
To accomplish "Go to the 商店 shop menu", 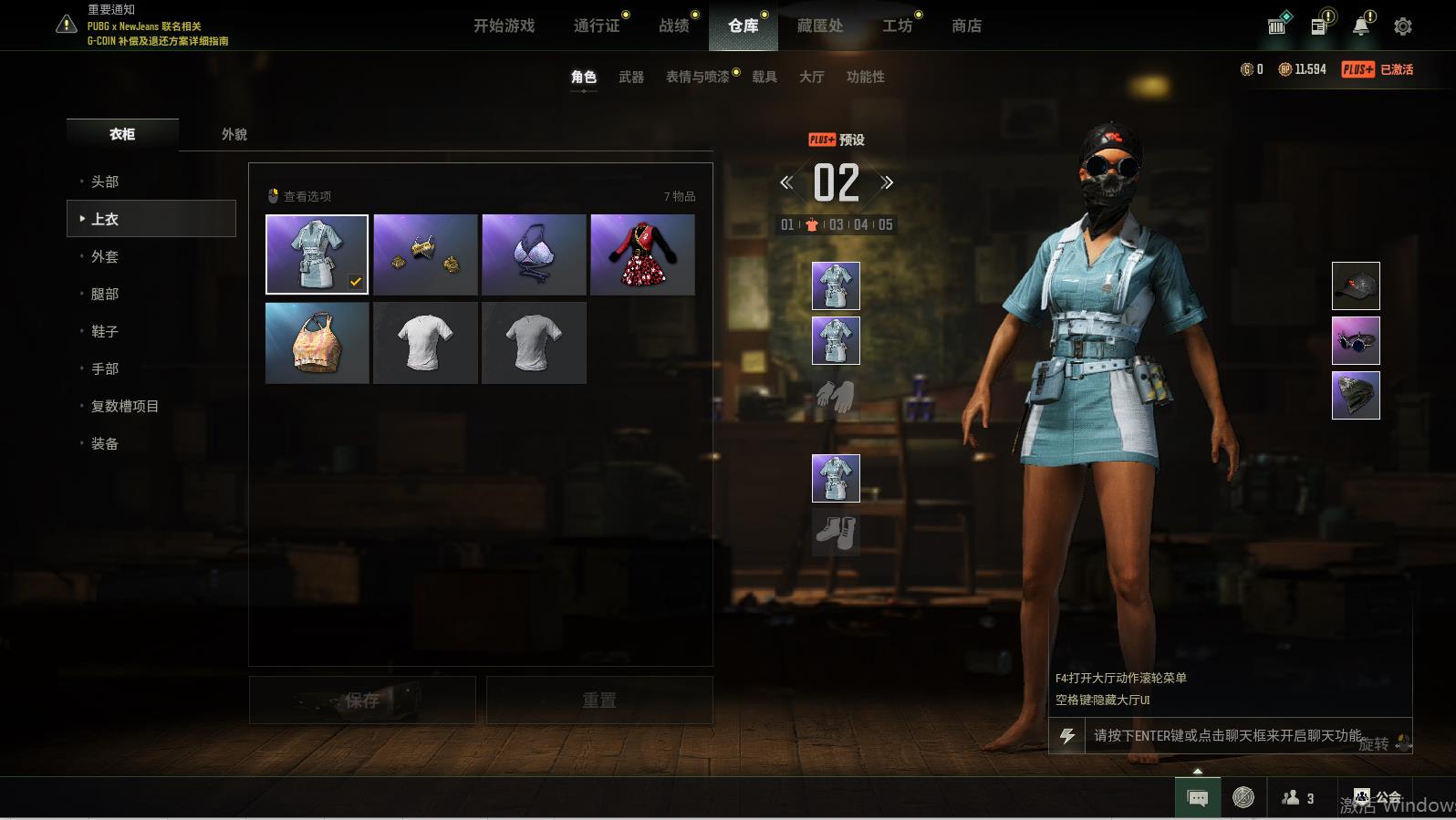I will 966,26.
